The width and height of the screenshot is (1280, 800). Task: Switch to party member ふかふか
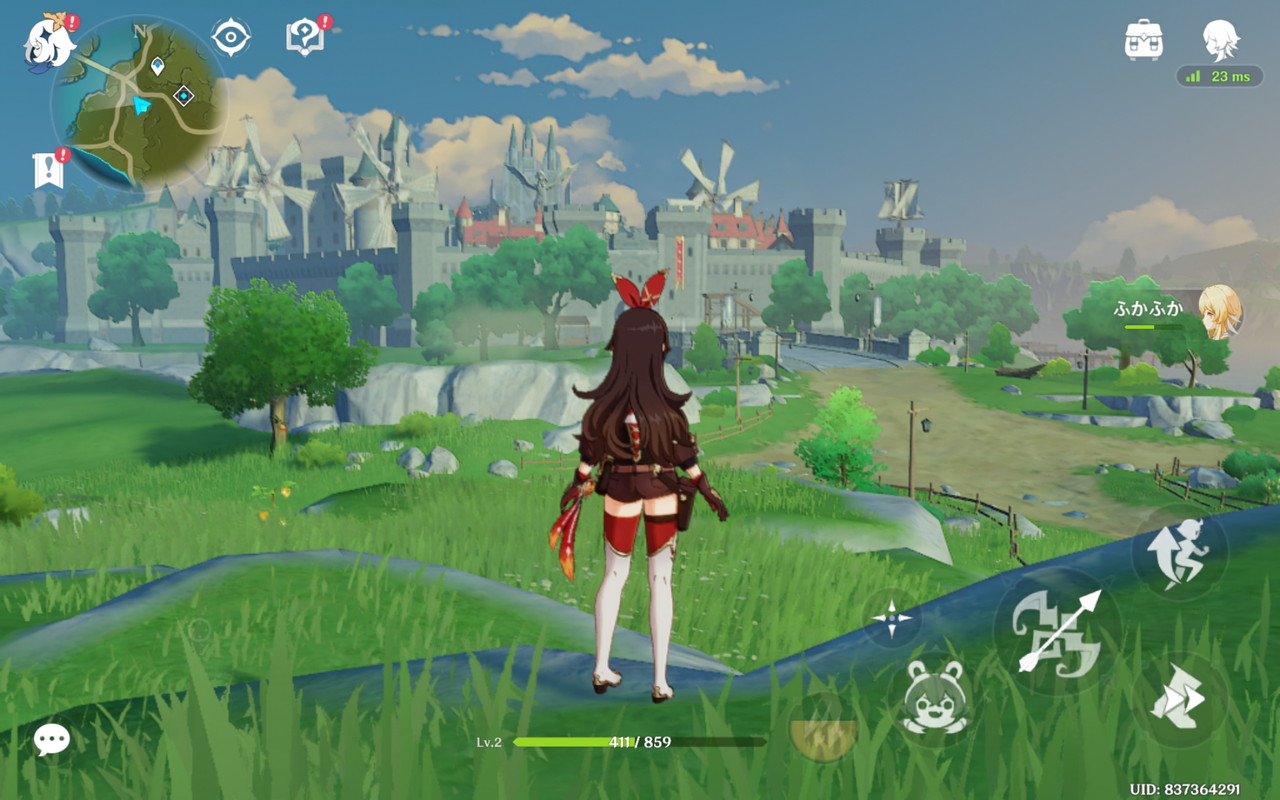[x=1218, y=311]
